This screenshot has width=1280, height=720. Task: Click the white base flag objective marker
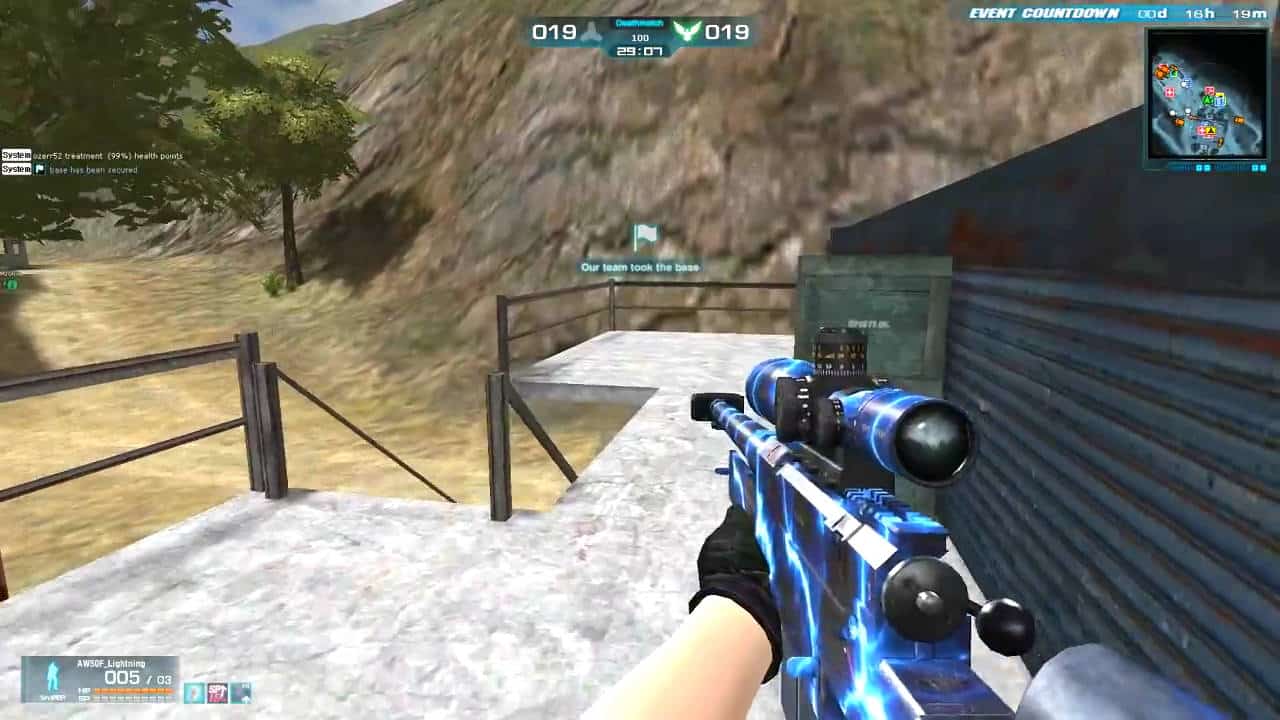point(645,237)
